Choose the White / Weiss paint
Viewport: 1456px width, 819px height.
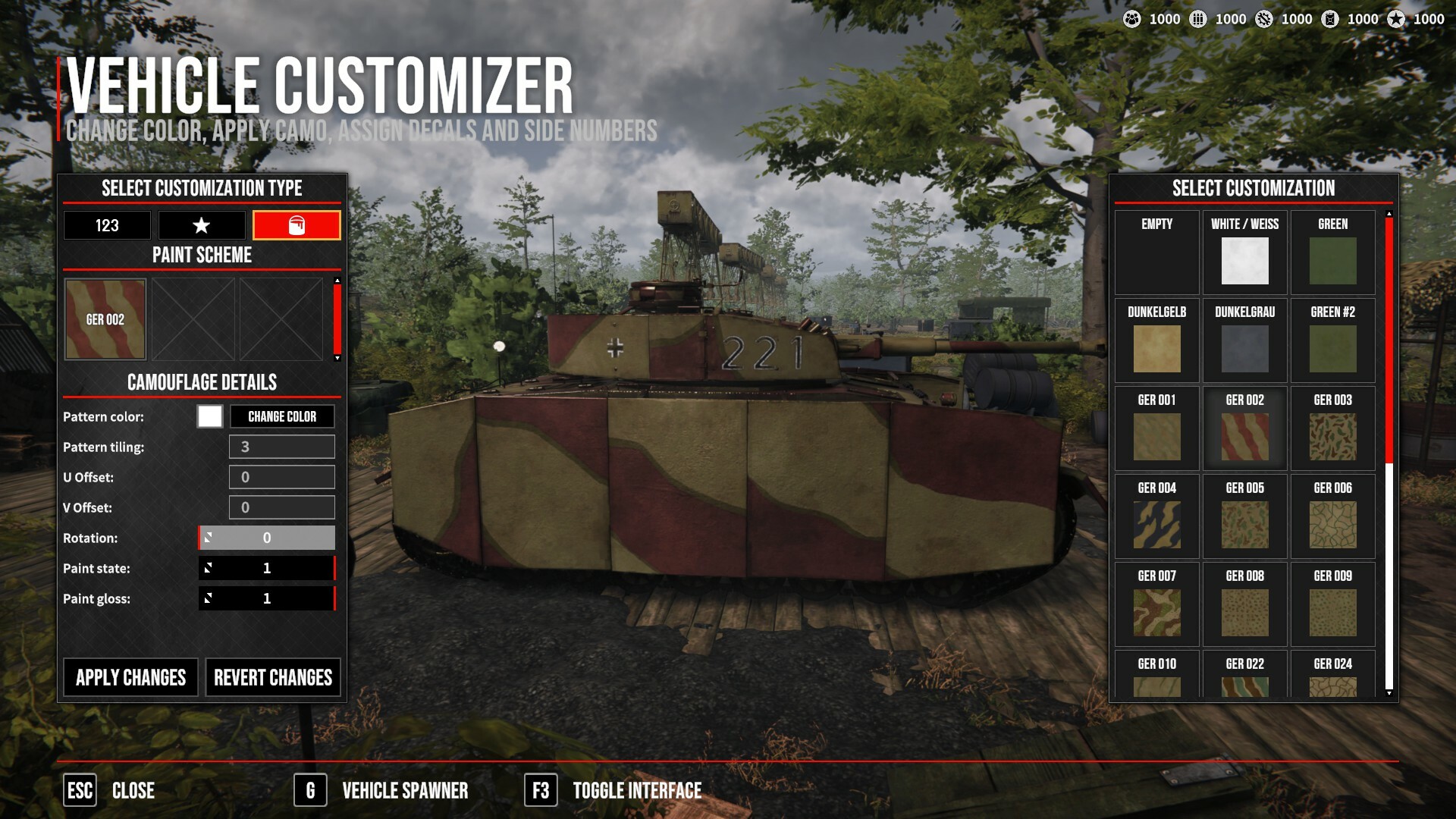[x=1244, y=253]
